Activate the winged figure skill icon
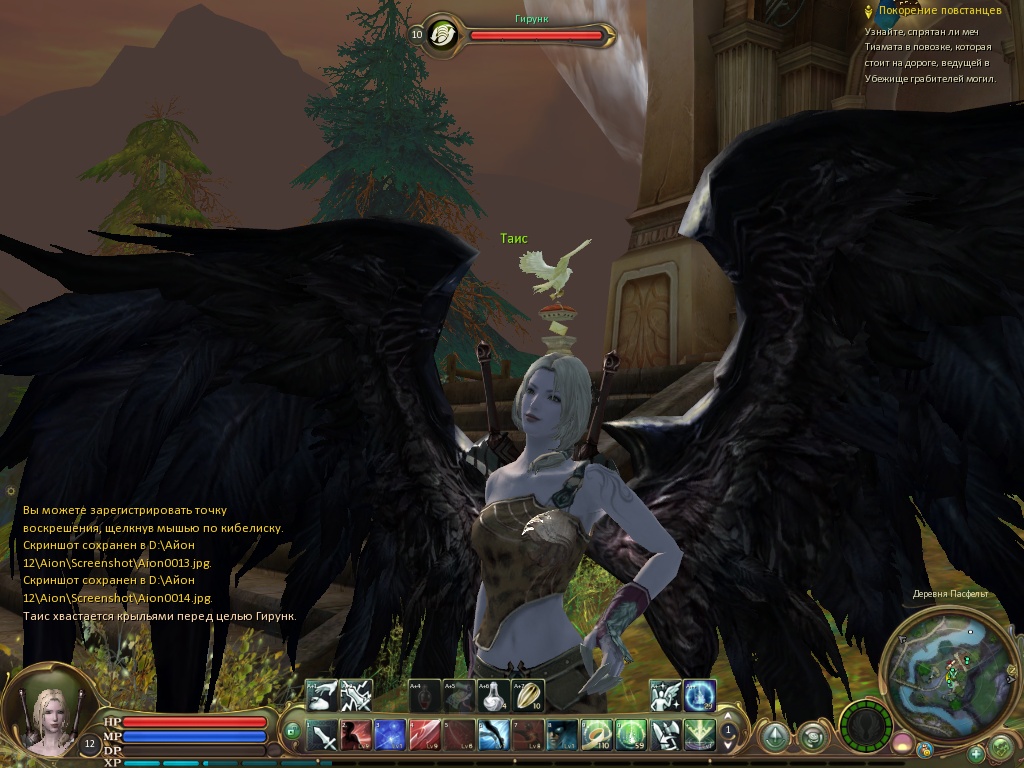Viewport: 1024px width, 768px height. click(664, 695)
